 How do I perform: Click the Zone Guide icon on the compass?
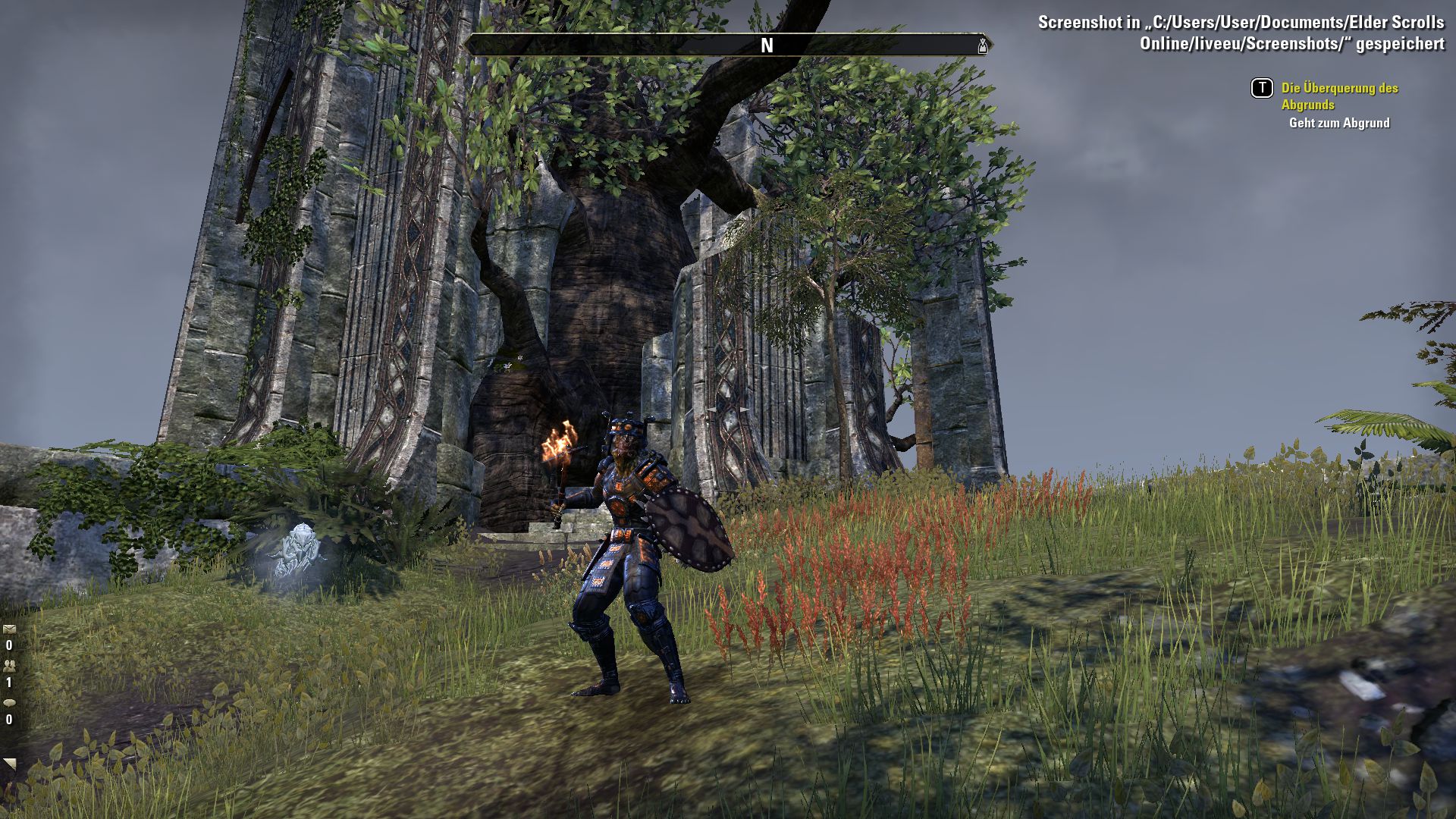pyautogui.click(x=984, y=47)
